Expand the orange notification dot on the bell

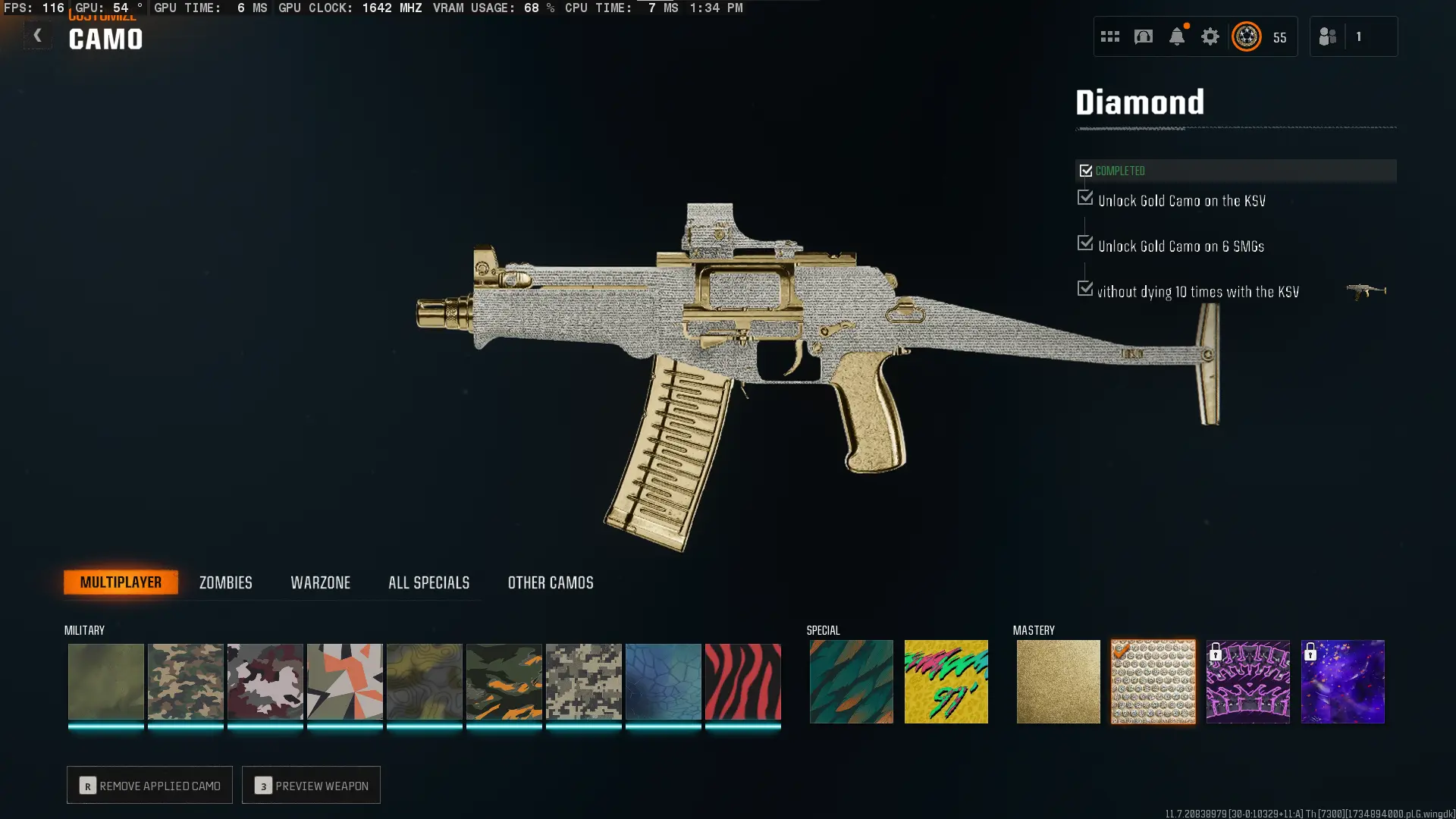1188,25
